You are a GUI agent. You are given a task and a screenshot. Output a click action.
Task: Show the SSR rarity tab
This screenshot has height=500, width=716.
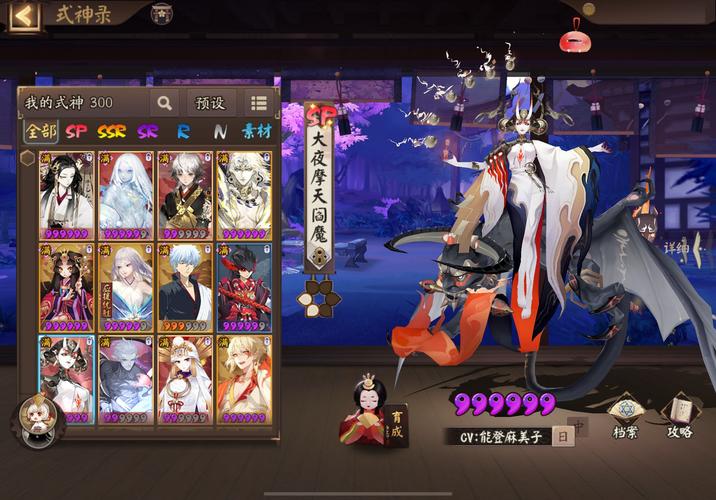(x=111, y=131)
